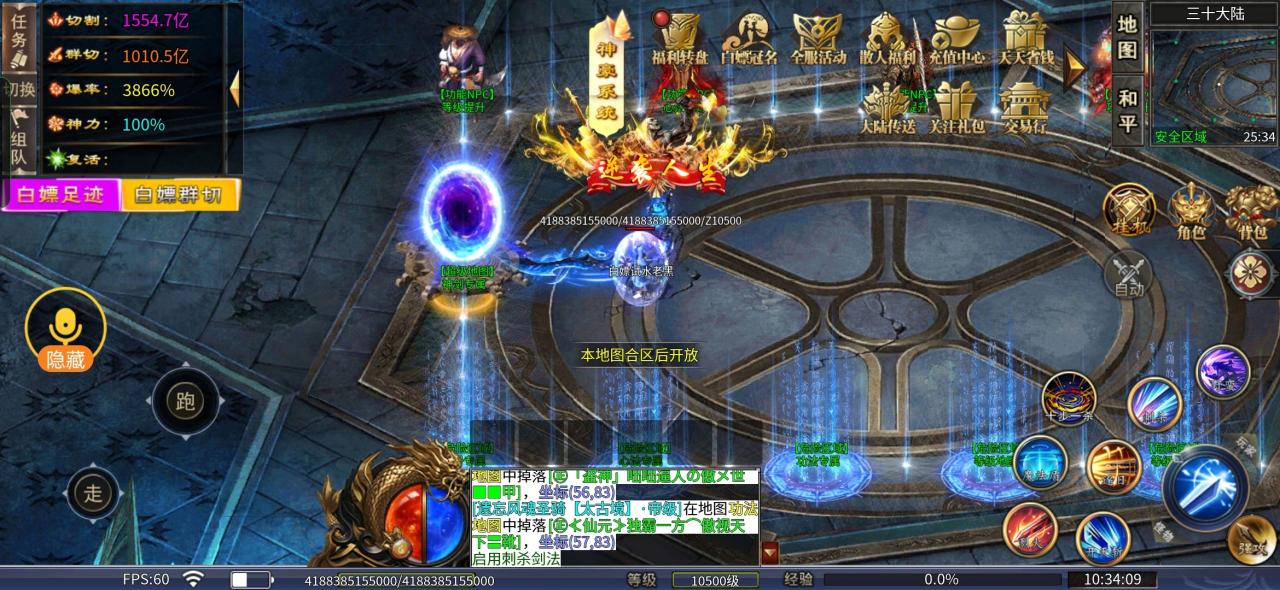
Task: Click the minimap of the safe zone
Action: (1213, 87)
